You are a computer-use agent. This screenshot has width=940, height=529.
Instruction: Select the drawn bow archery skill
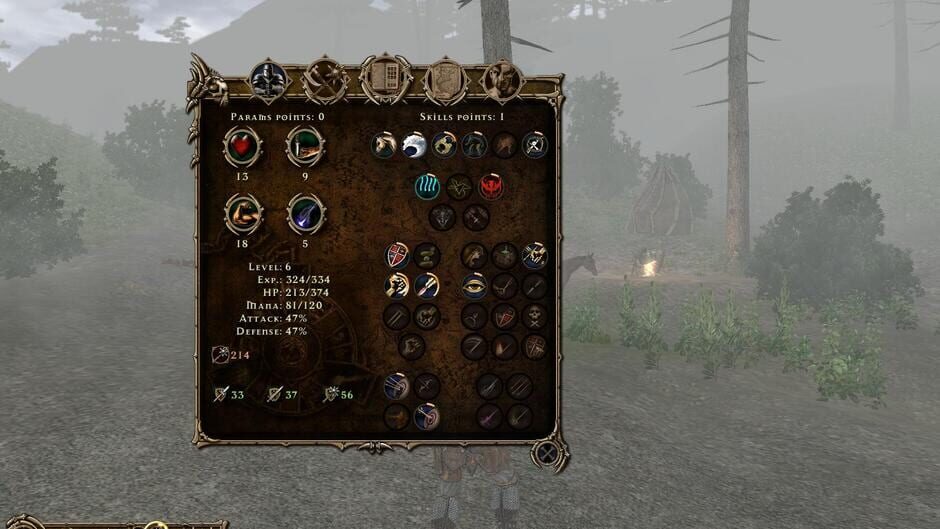pos(397,386)
